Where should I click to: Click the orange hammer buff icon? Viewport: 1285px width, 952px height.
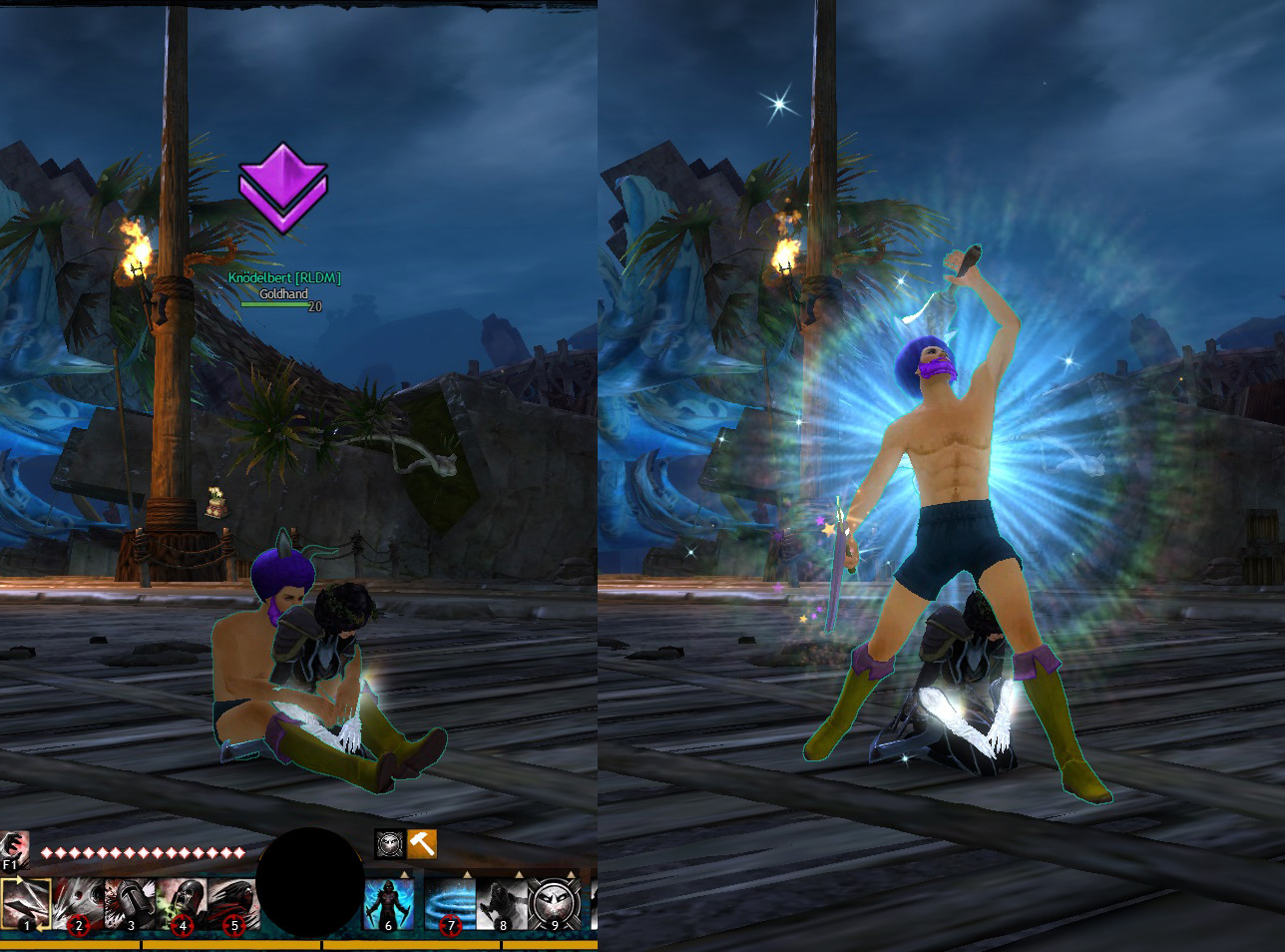(422, 843)
